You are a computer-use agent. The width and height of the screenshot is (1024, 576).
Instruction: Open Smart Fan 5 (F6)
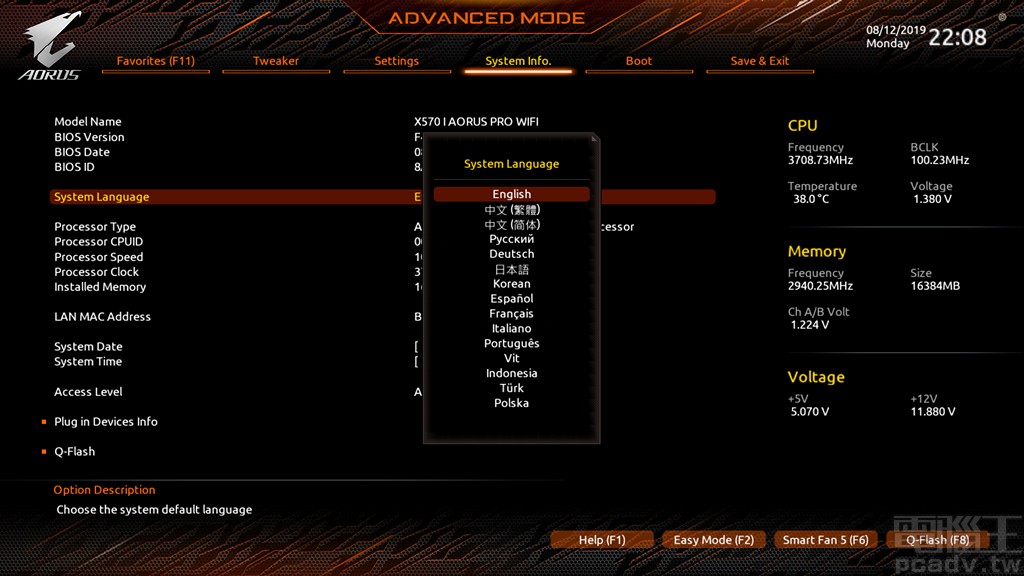tap(825, 540)
